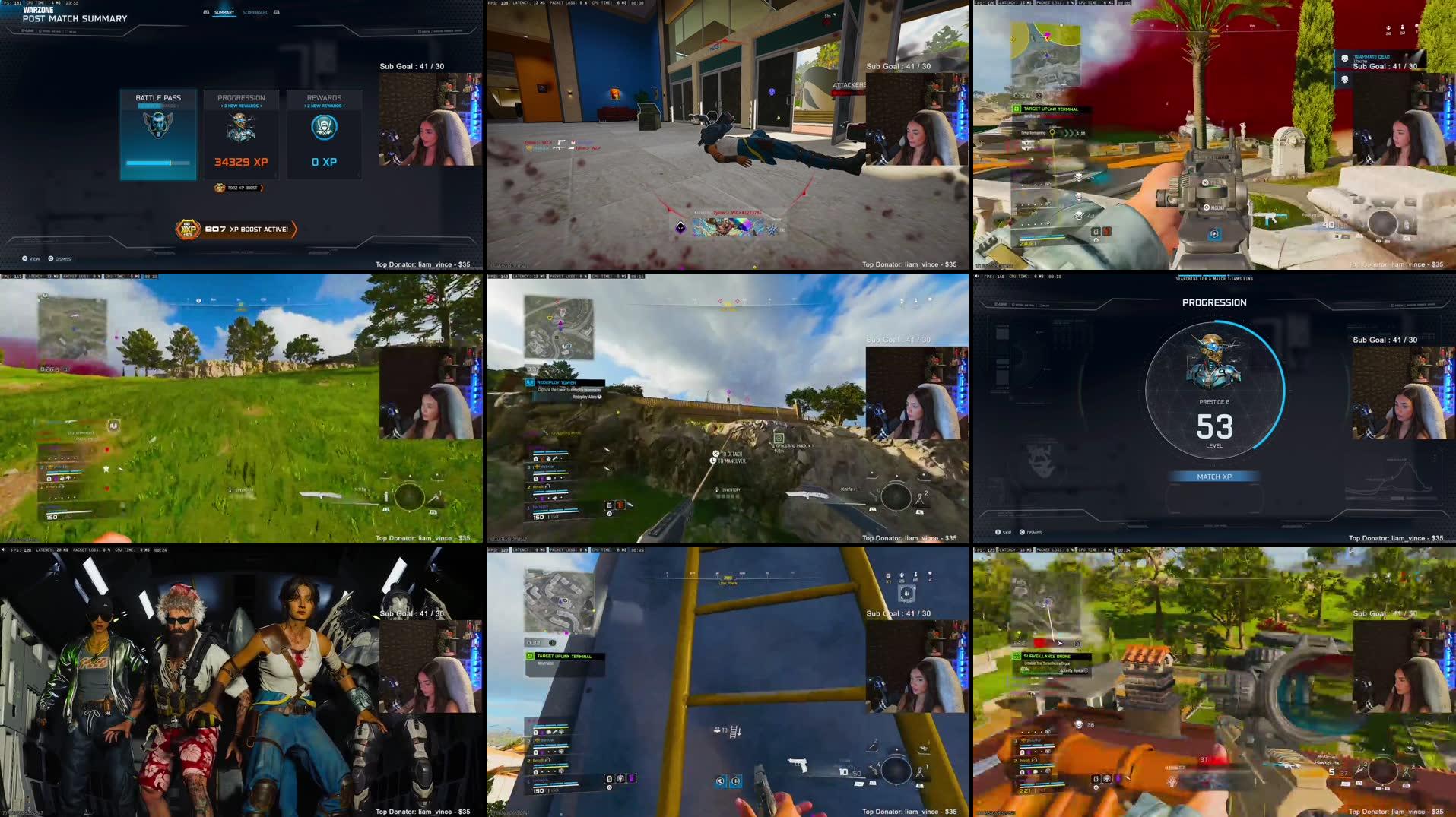
Task: Select the Target Uplink Terminal objective icon
Action: (530, 657)
